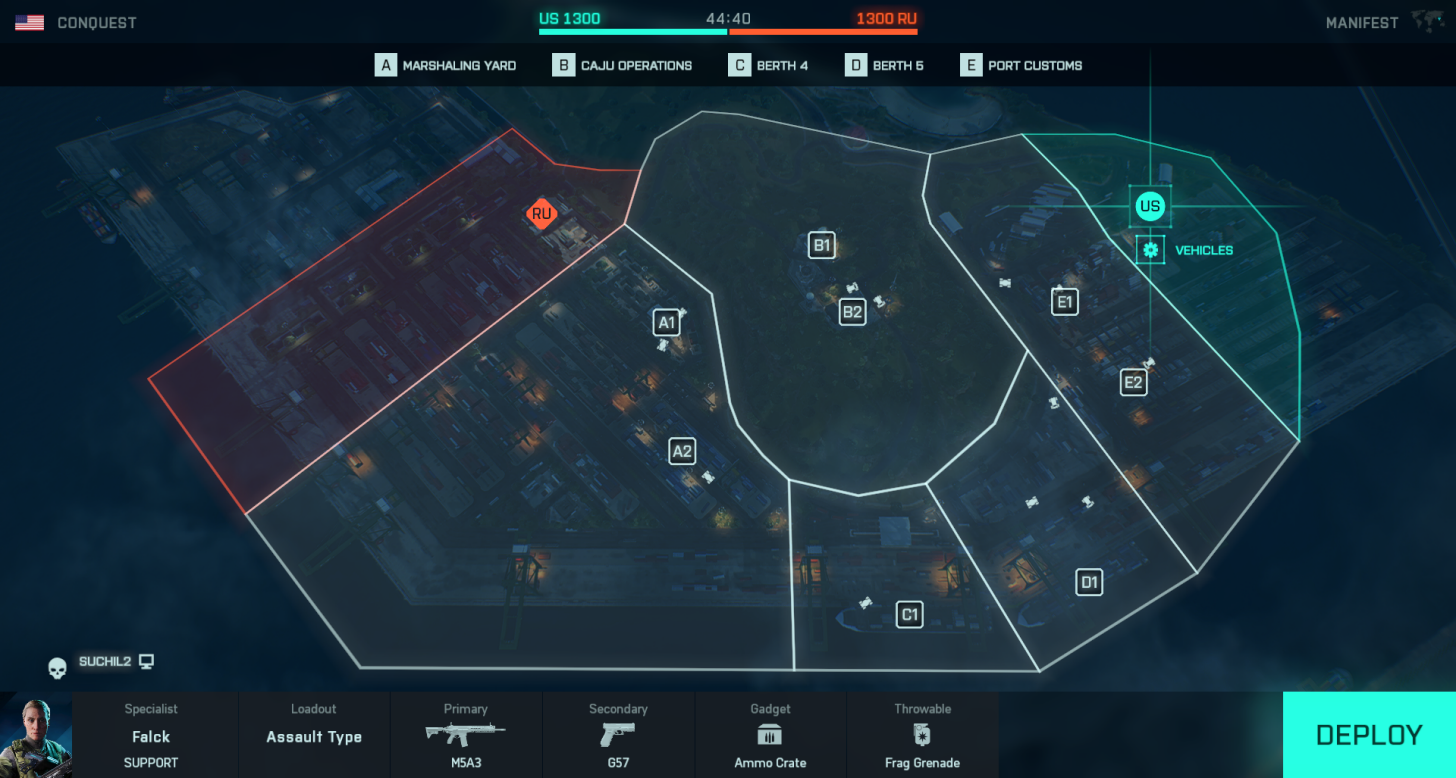Select the US headquarters spawn point
The image size is (1456, 778).
point(1150,206)
